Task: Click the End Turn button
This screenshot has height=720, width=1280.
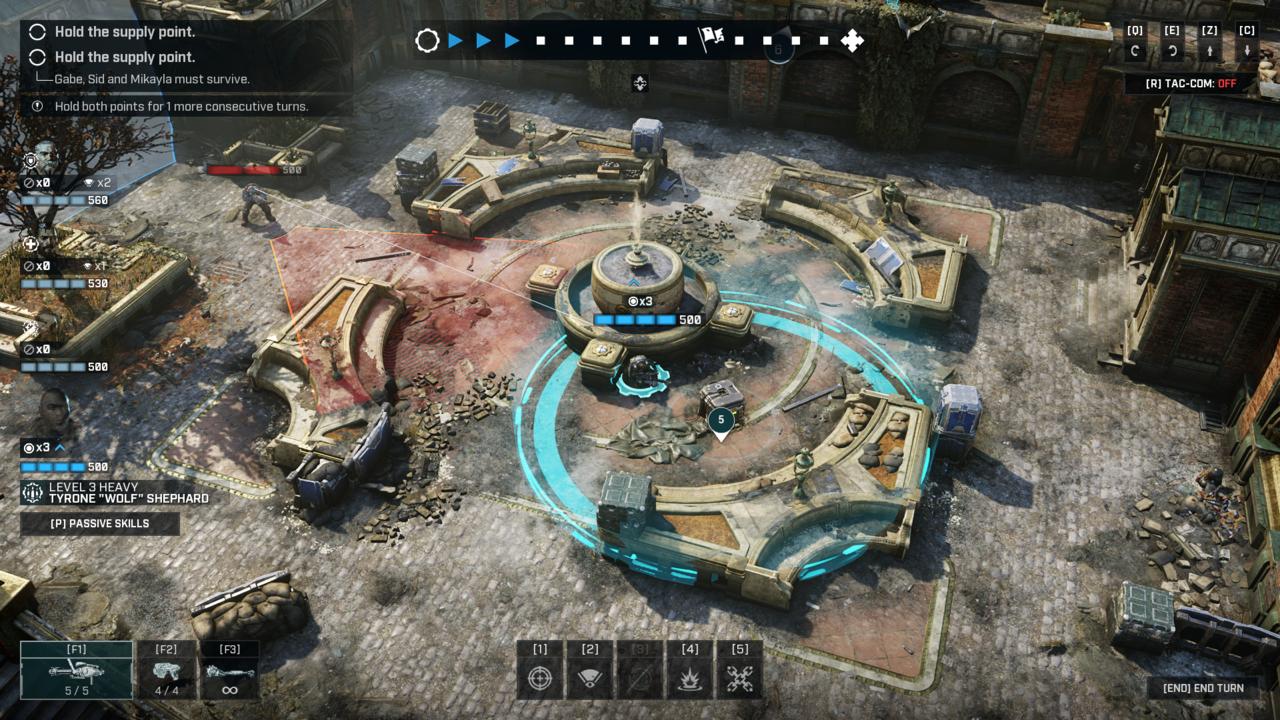Action: (1203, 688)
